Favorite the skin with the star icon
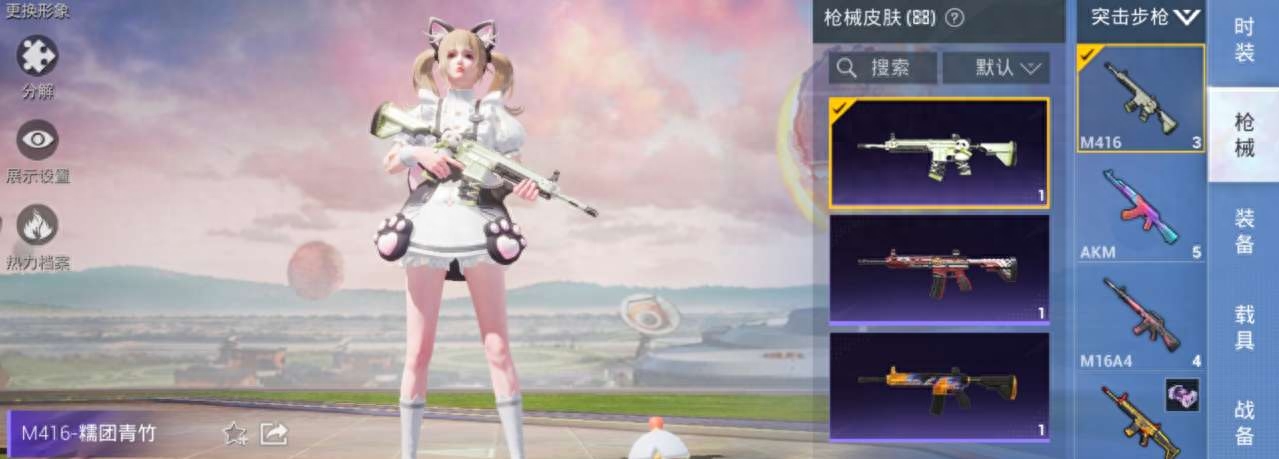 (234, 433)
